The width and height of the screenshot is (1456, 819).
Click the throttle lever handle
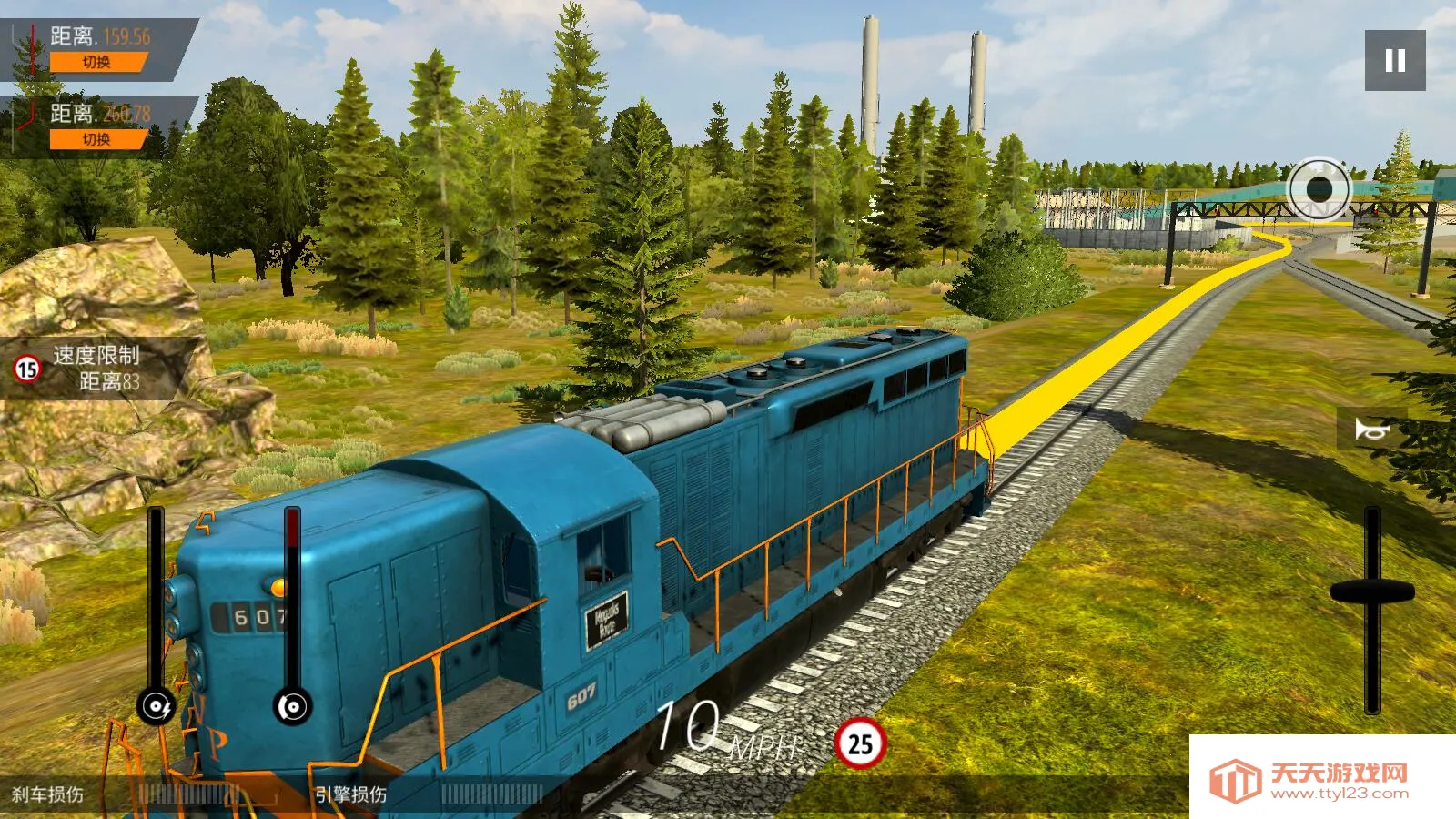[x=1372, y=591]
